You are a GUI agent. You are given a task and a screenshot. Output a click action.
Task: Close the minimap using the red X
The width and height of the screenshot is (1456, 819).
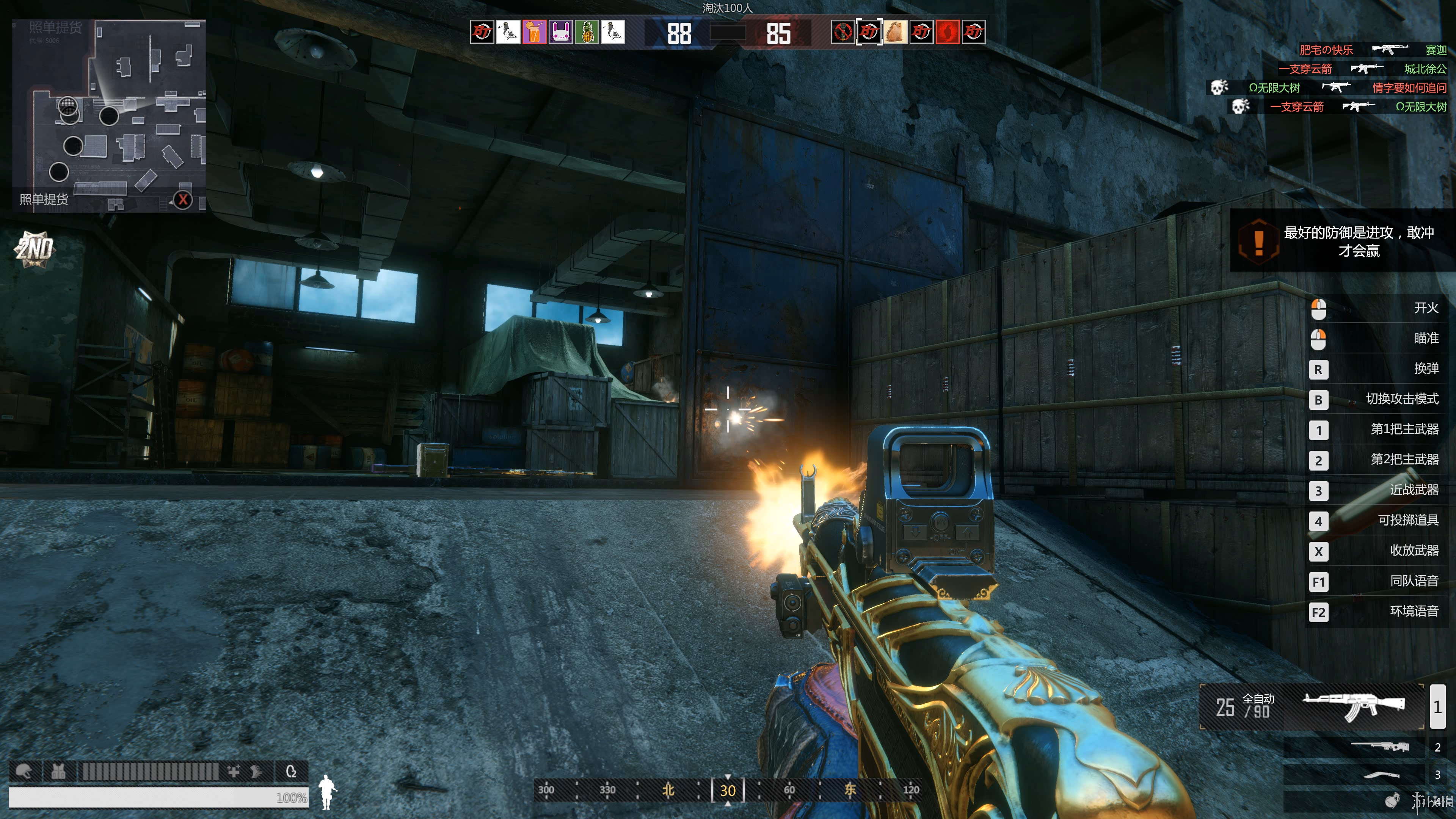pyautogui.click(x=182, y=199)
